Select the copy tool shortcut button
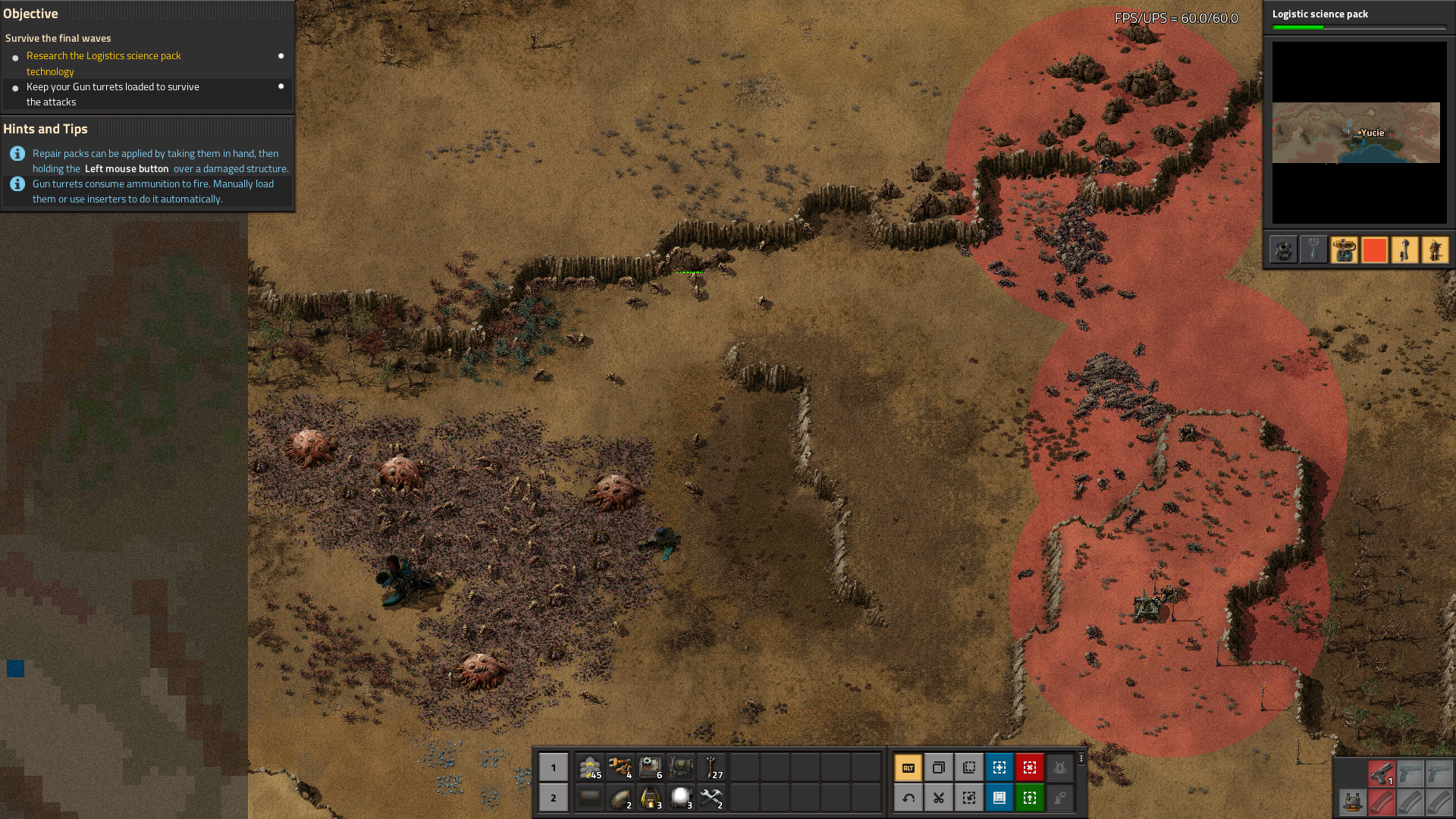 click(x=938, y=767)
